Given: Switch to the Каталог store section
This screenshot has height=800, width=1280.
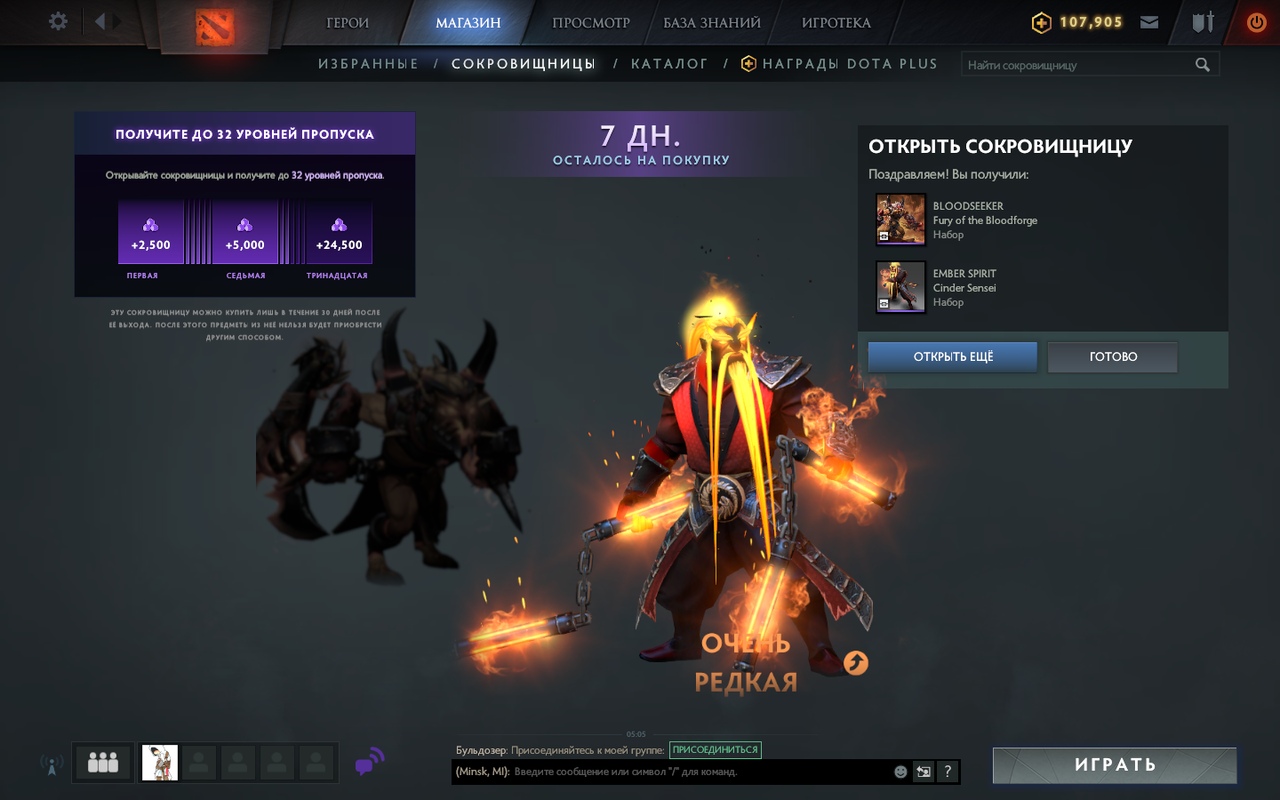Looking at the screenshot, I should (x=669, y=64).
